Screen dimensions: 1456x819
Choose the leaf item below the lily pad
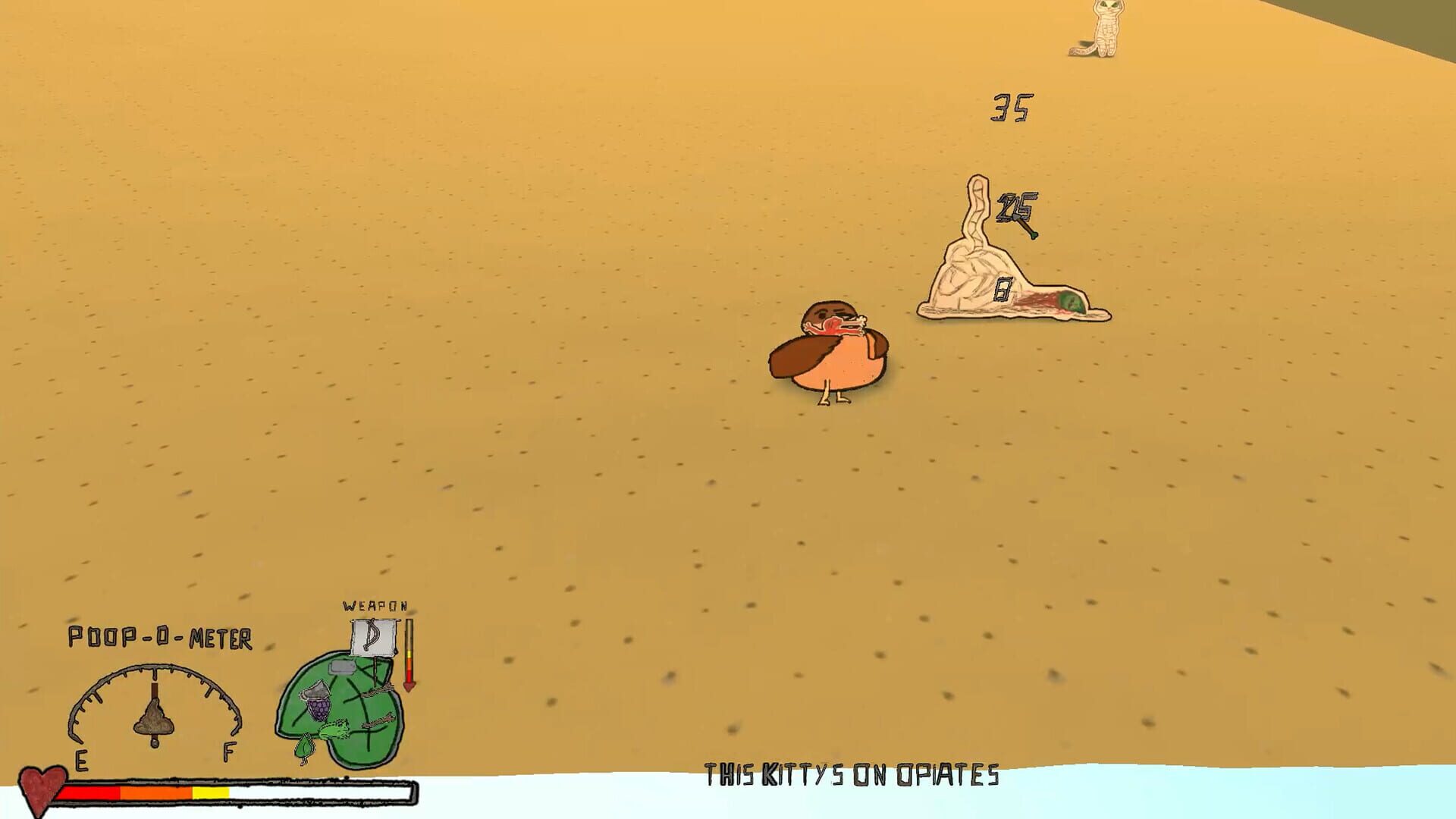point(305,746)
